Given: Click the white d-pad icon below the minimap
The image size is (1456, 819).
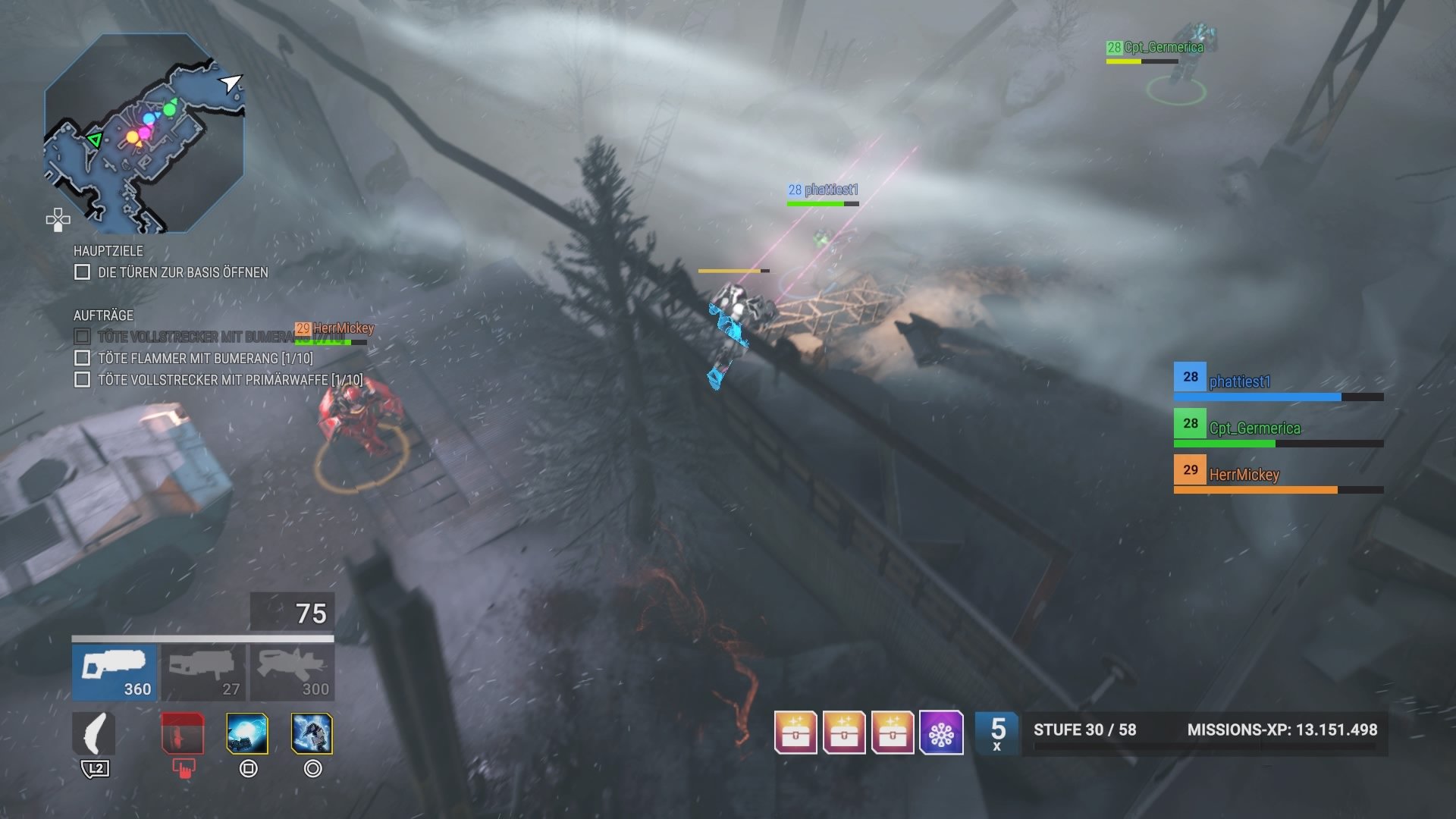Looking at the screenshot, I should click(58, 220).
